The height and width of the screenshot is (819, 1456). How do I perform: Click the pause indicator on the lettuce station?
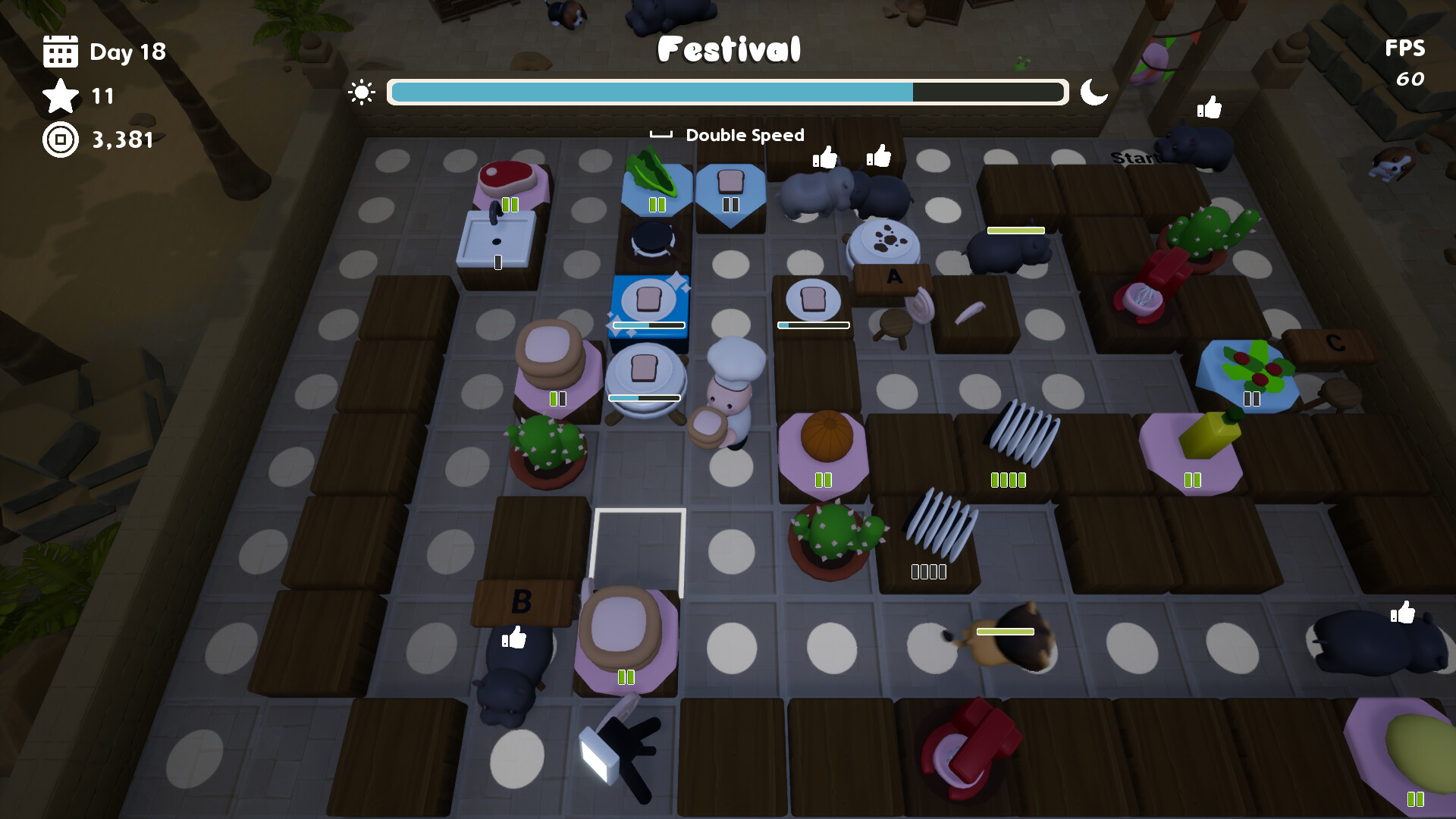coord(657,203)
